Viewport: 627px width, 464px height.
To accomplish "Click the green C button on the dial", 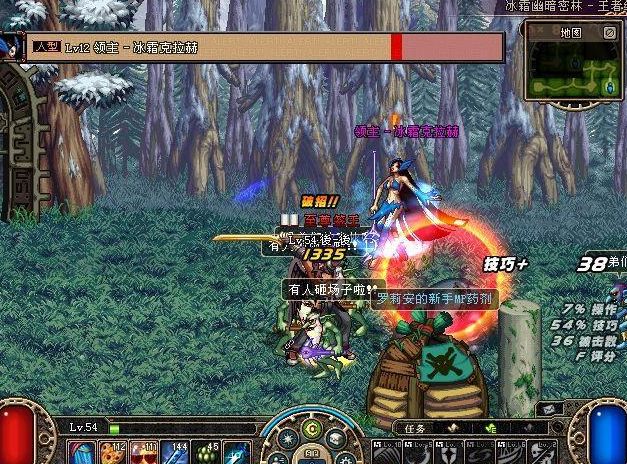I will click(311, 430).
